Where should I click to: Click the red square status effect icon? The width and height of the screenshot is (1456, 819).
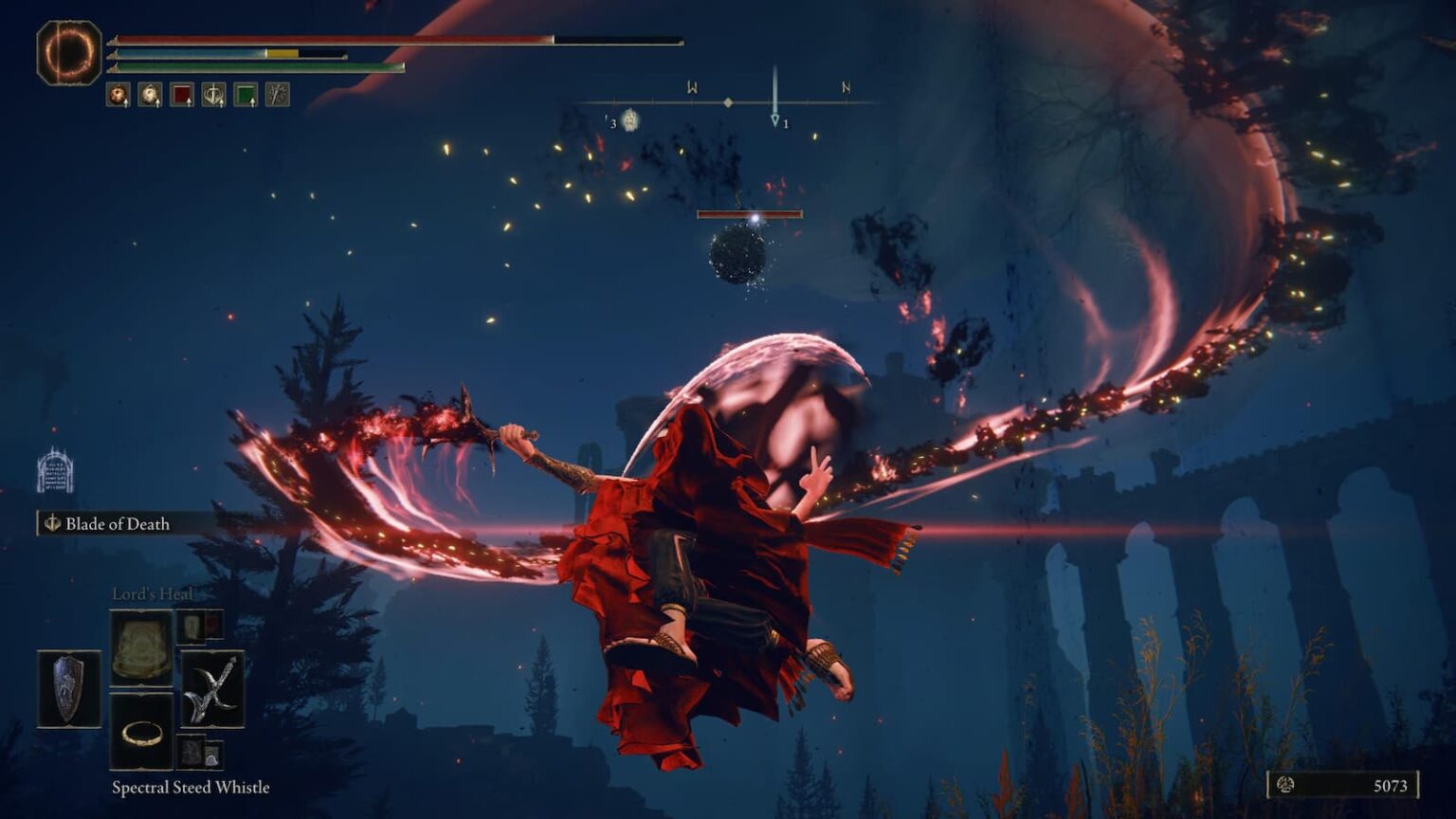pyautogui.click(x=180, y=95)
